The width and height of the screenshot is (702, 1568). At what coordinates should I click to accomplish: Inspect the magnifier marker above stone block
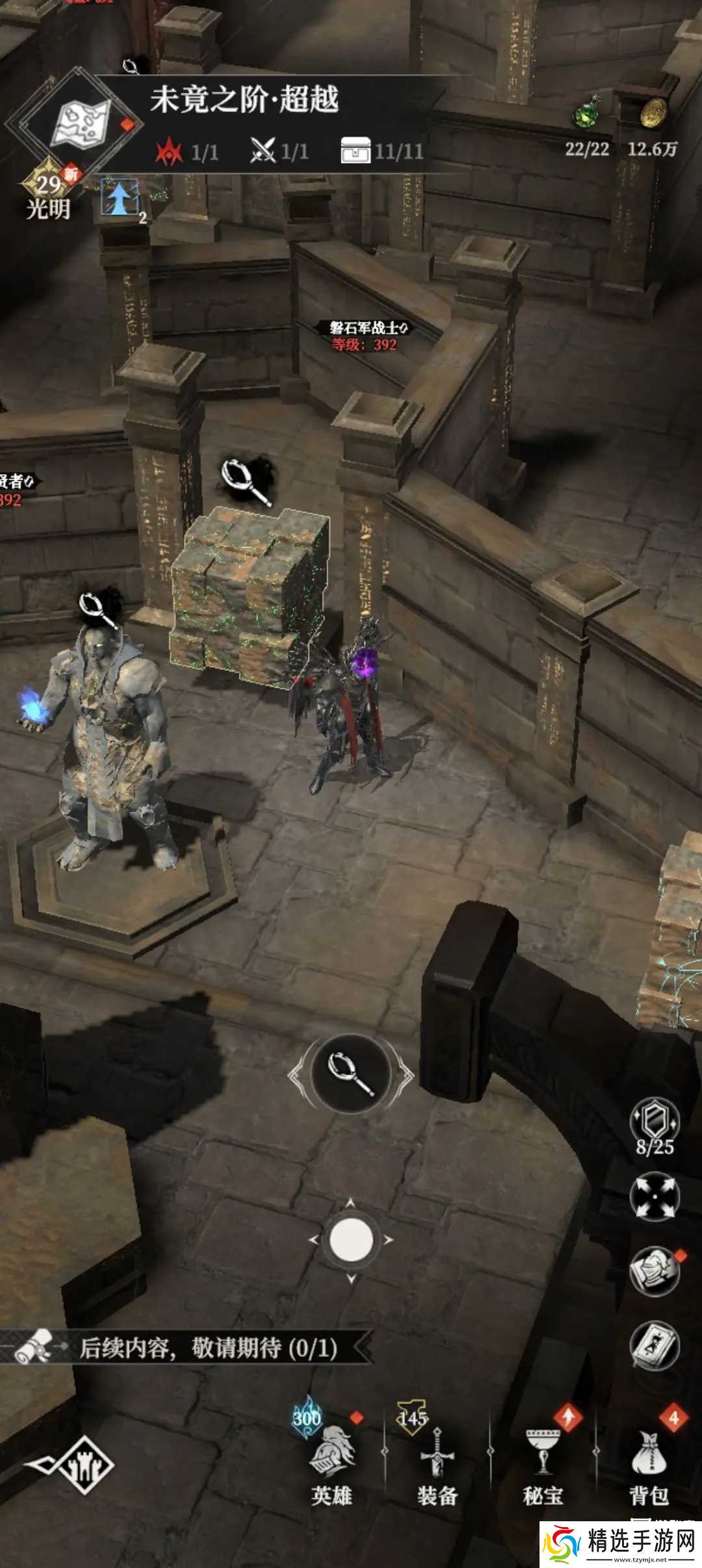246,481
